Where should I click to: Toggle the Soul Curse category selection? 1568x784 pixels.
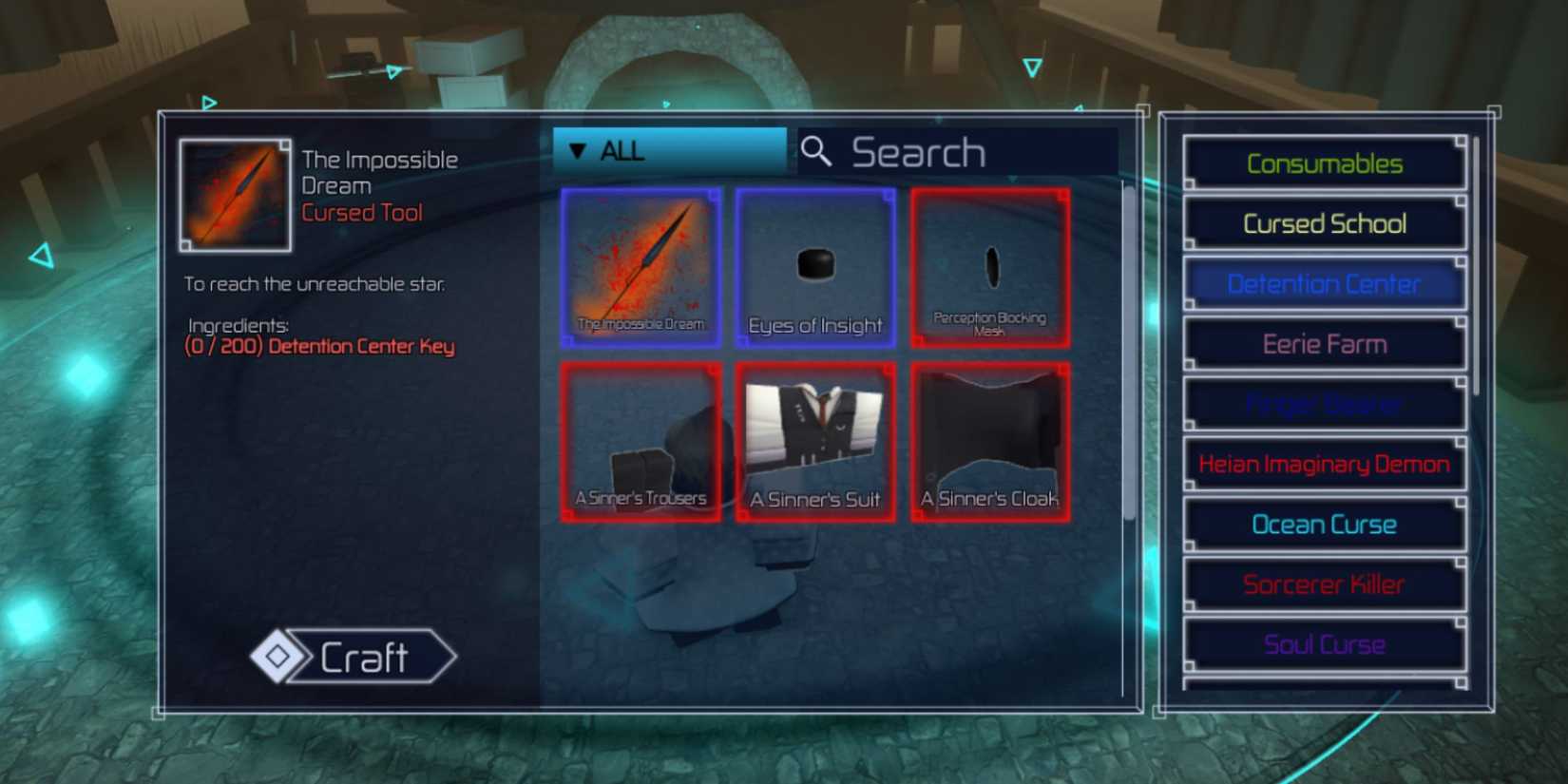[1325, 643]
